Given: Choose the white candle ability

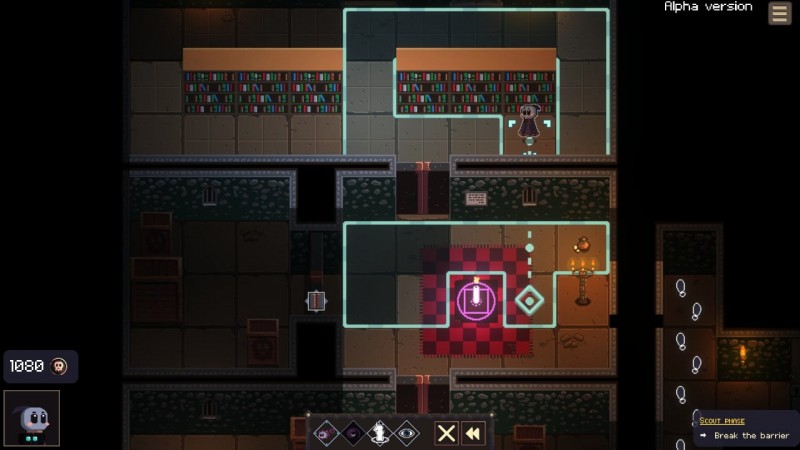Looking at the screenshot, I should coord(379,433).
